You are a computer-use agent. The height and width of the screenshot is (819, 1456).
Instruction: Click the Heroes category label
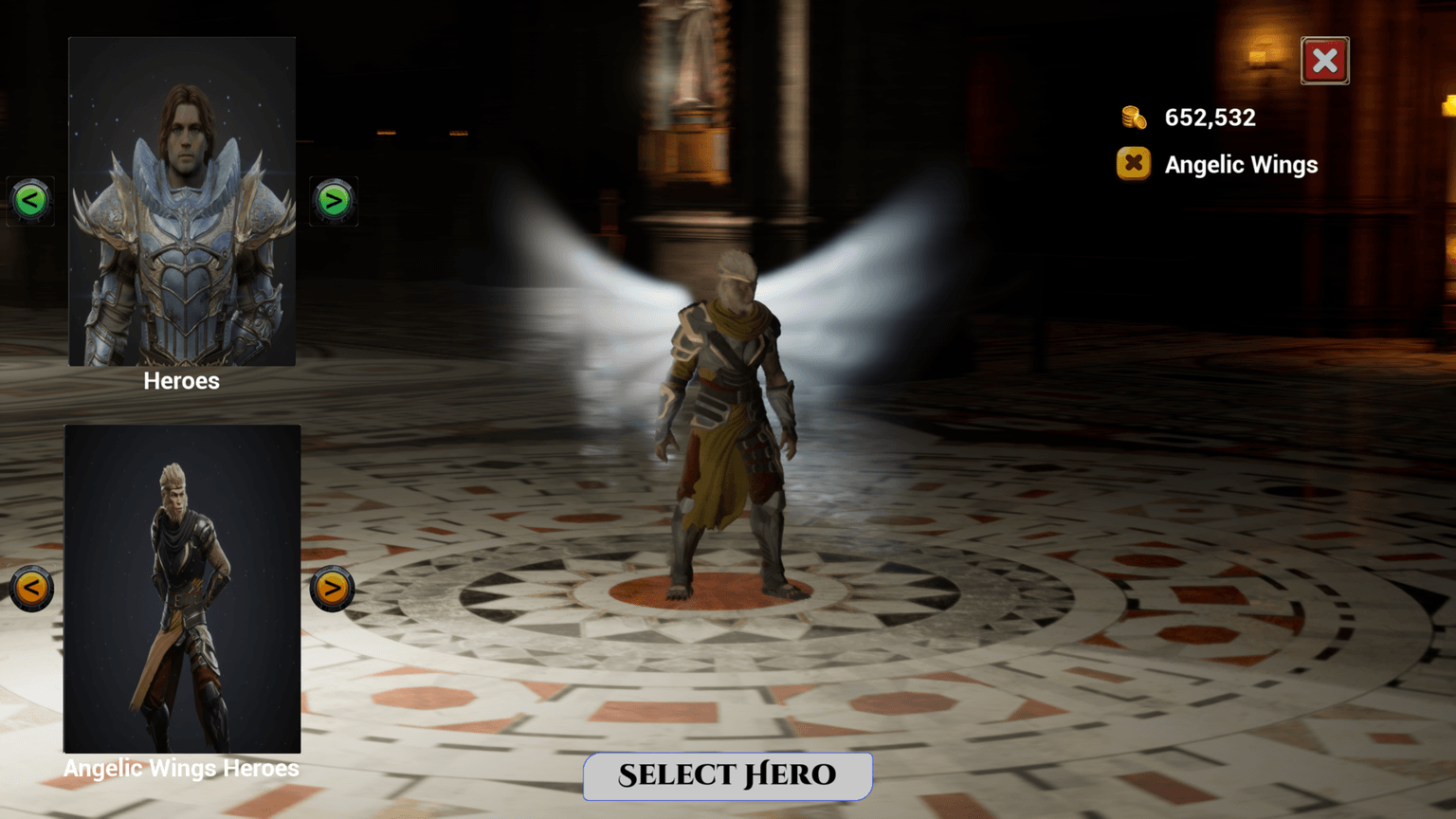coord(181,381)
